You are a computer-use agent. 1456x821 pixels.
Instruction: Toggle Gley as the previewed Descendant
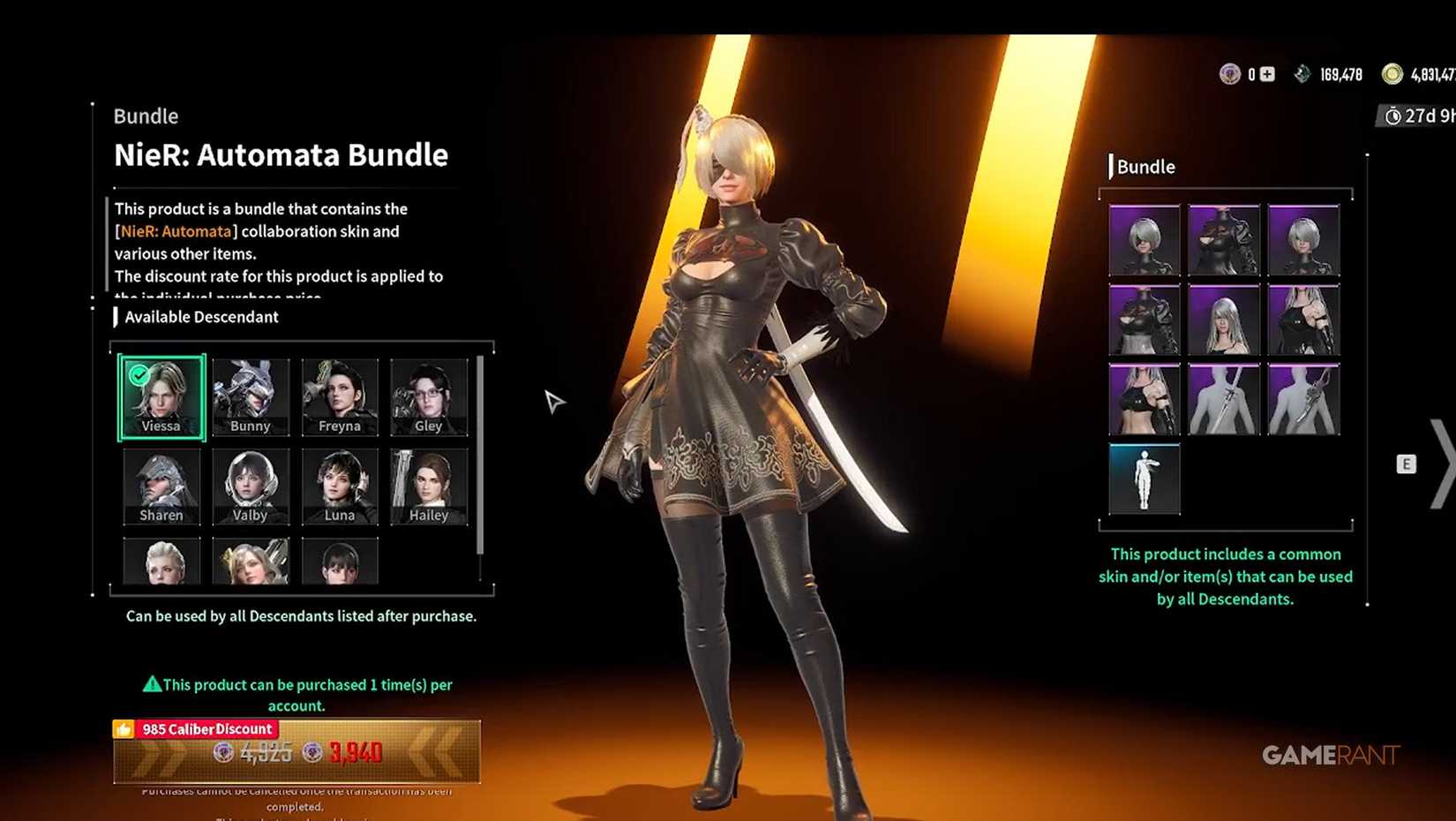(x=429, y=397)
